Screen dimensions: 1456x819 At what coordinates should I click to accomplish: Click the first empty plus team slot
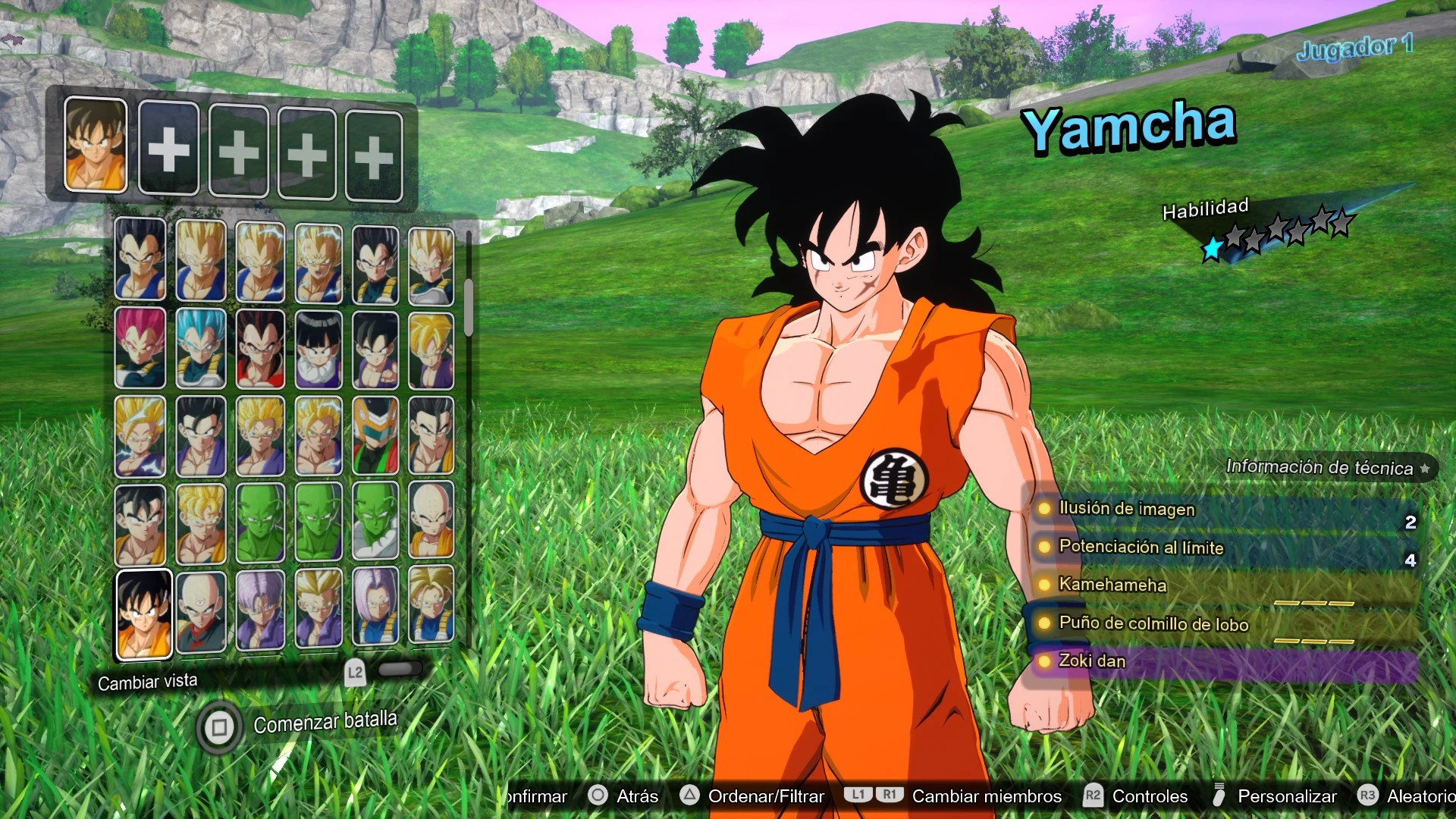[x=168, y=148]
